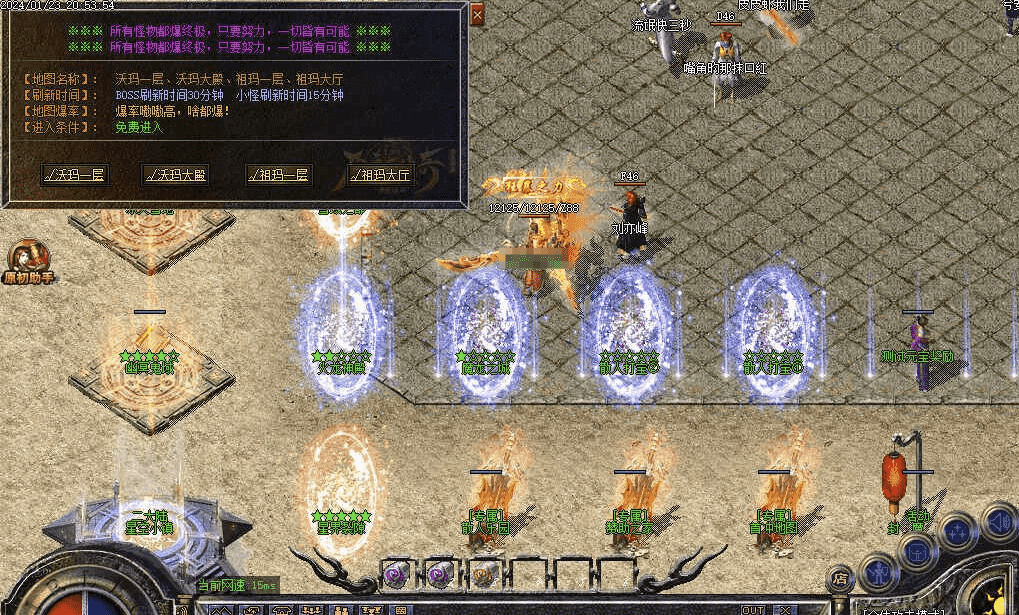Enter the 沃玛一层 map
This screenshot has height=615, width=1019.
[75, 175]
